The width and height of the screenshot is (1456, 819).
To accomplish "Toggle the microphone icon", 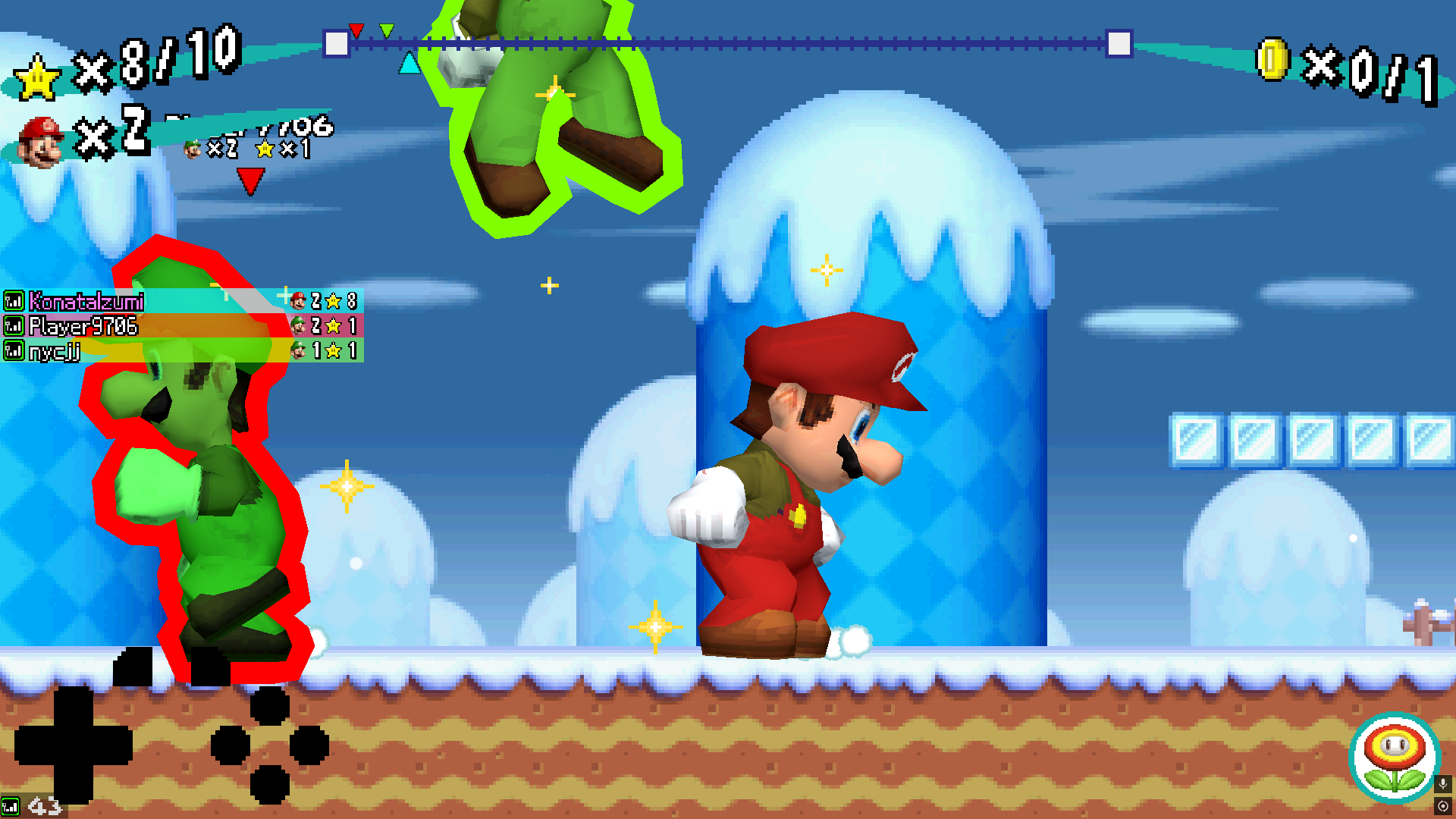I will click(x=1442, y=783).
